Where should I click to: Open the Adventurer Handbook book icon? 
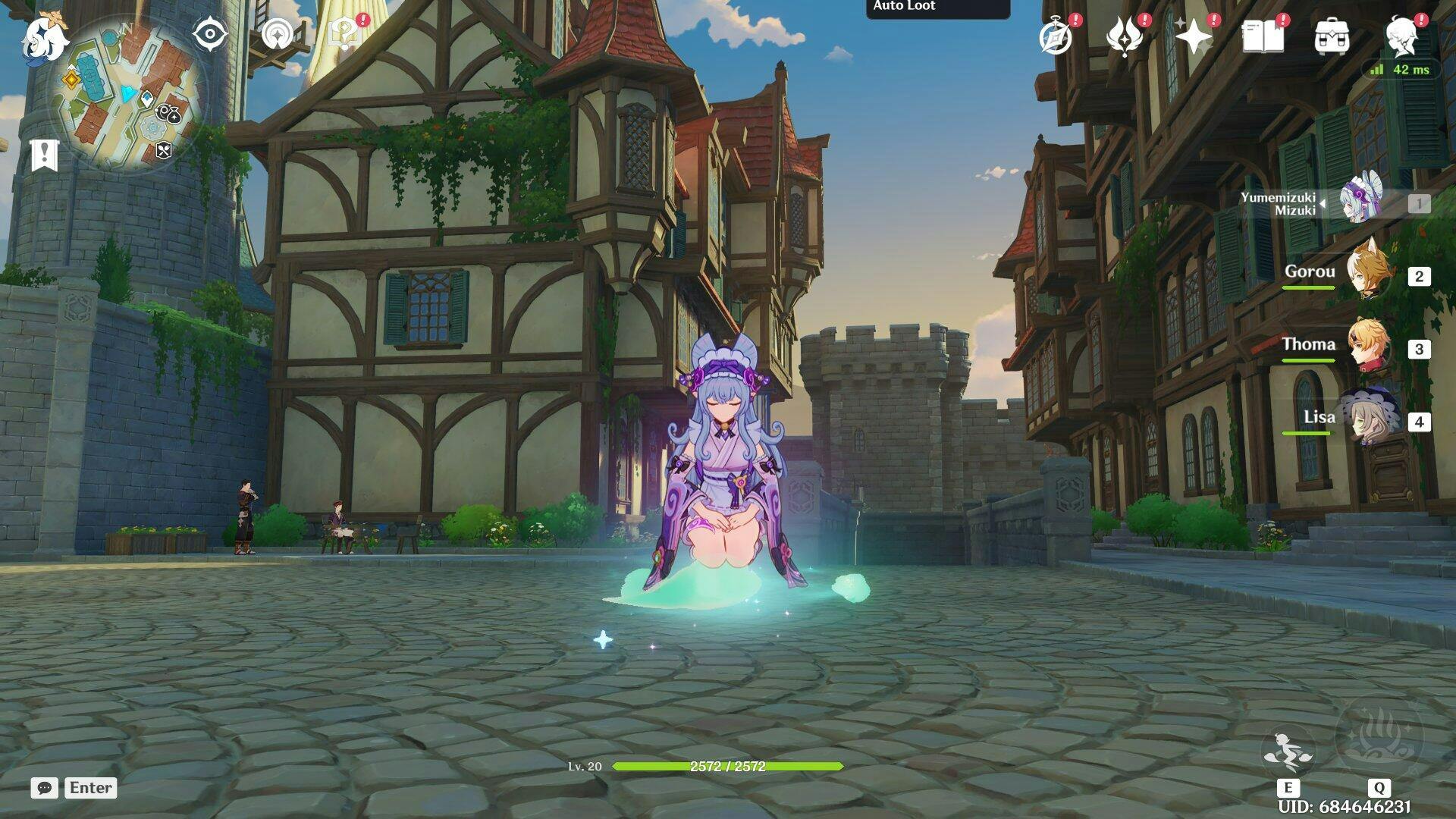coord(1263,36)
